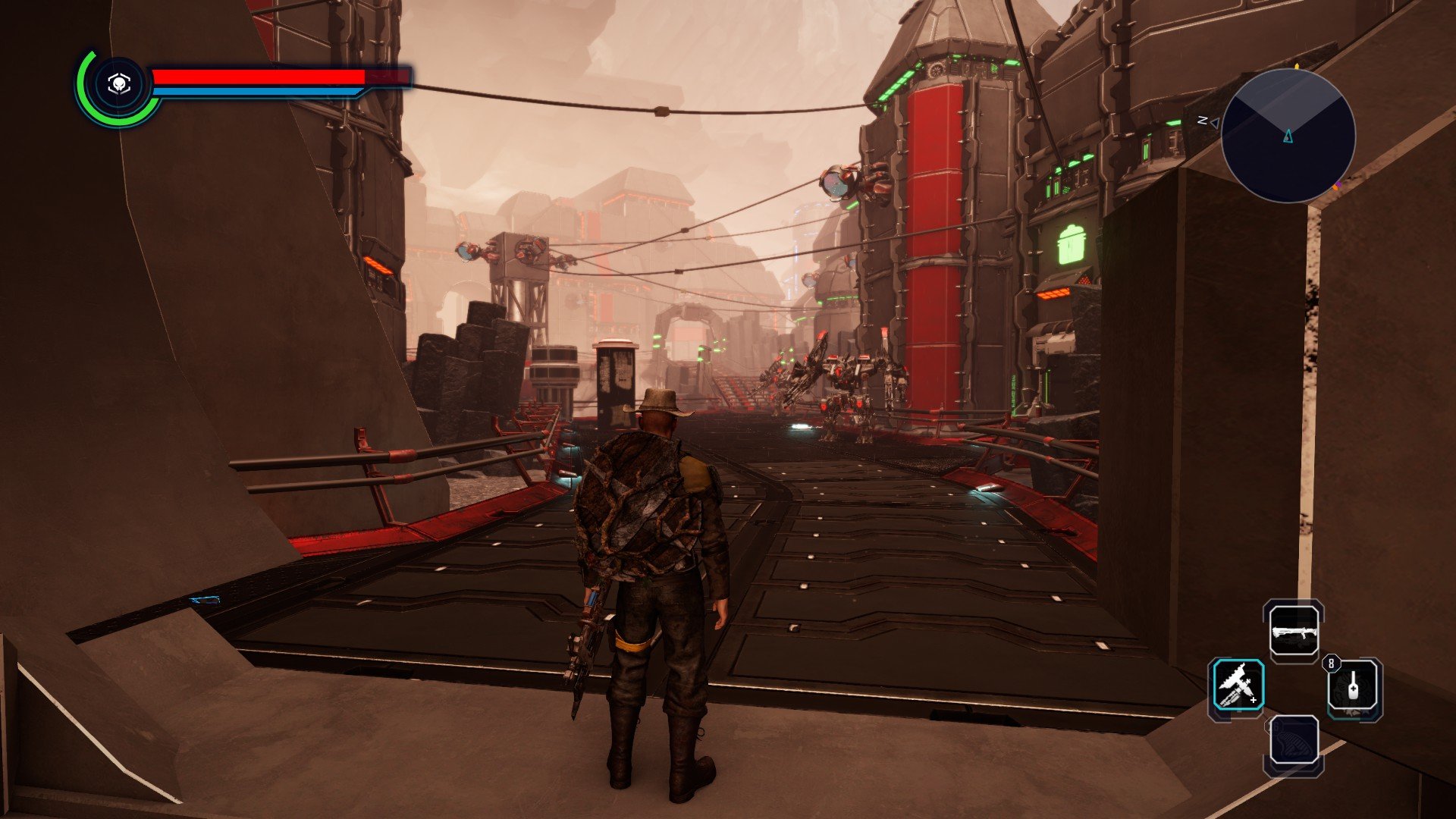Select the dimmed bottom quick slot
Viewport: 1456px width, 819px height.
(x=1294, y=742)
